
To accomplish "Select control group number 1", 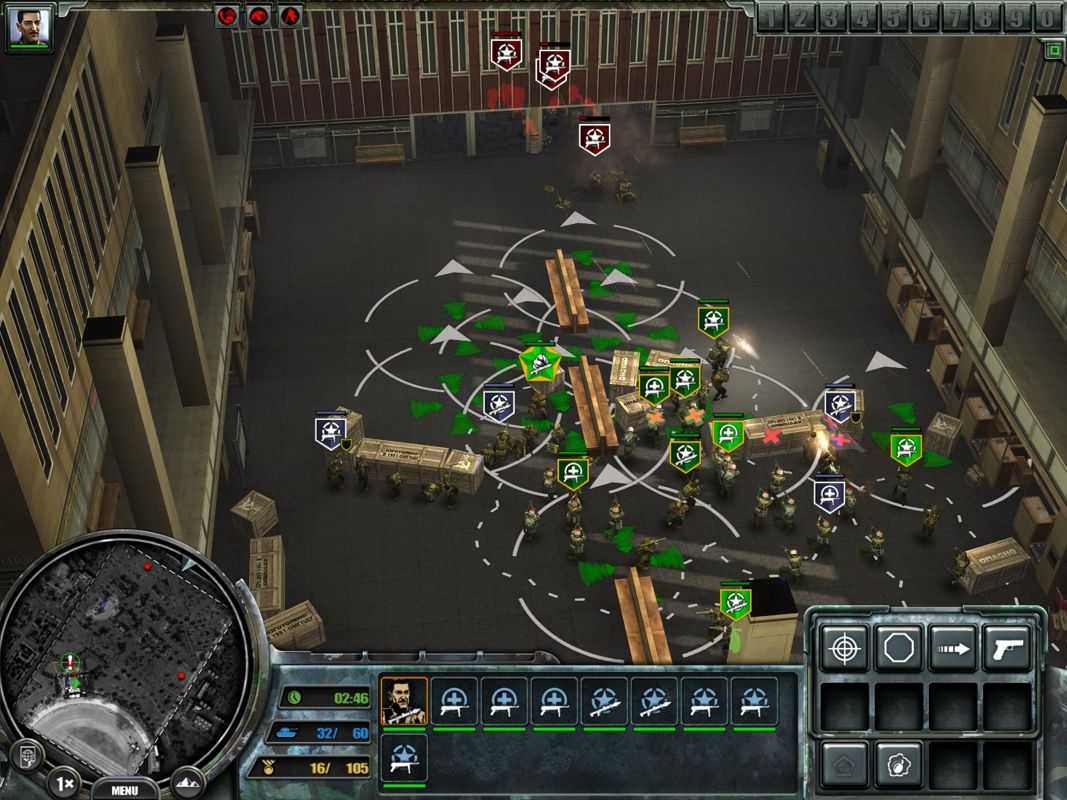I will (772, 17).
